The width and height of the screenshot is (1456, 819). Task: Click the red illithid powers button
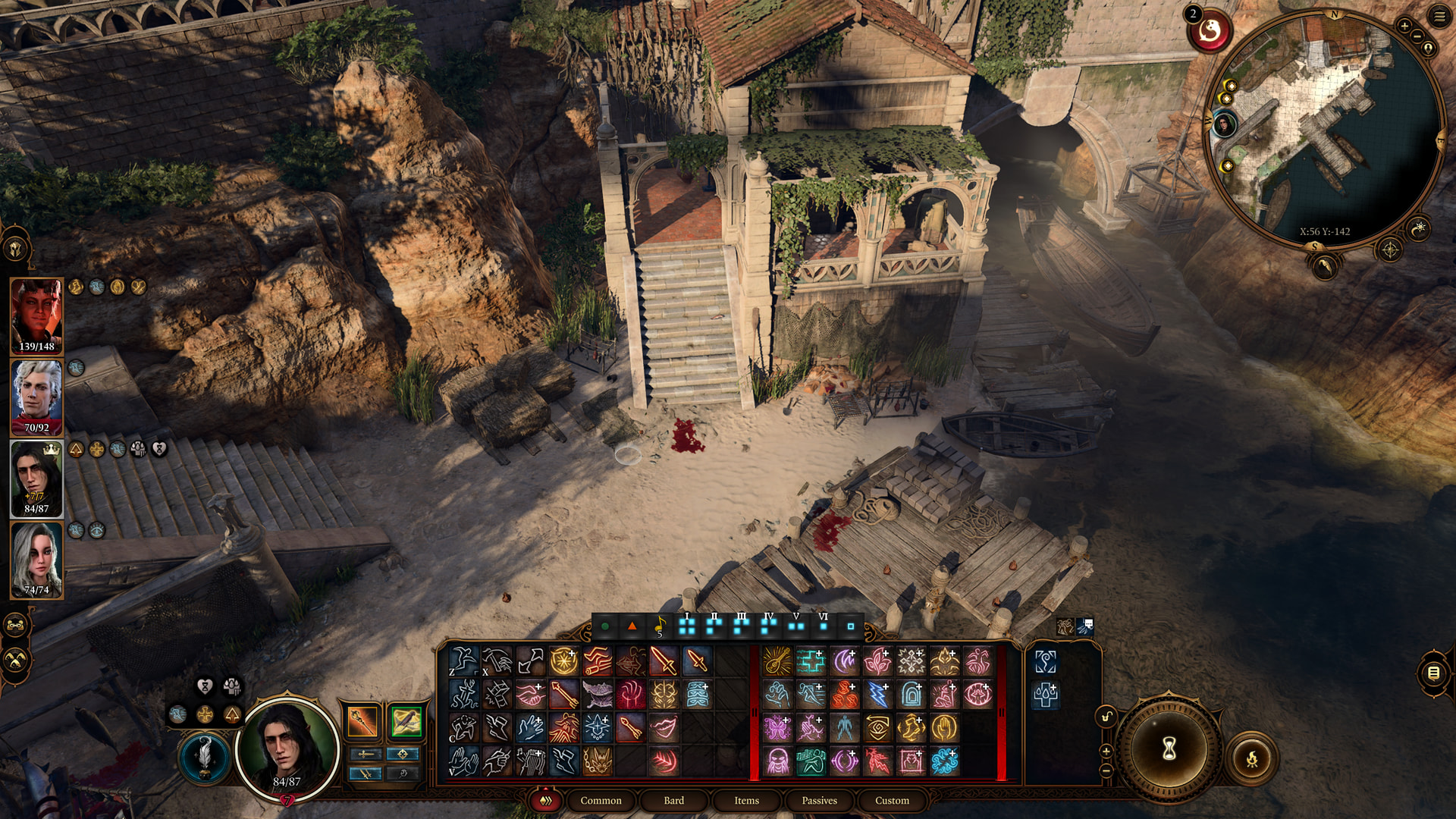click(1209, 32)
